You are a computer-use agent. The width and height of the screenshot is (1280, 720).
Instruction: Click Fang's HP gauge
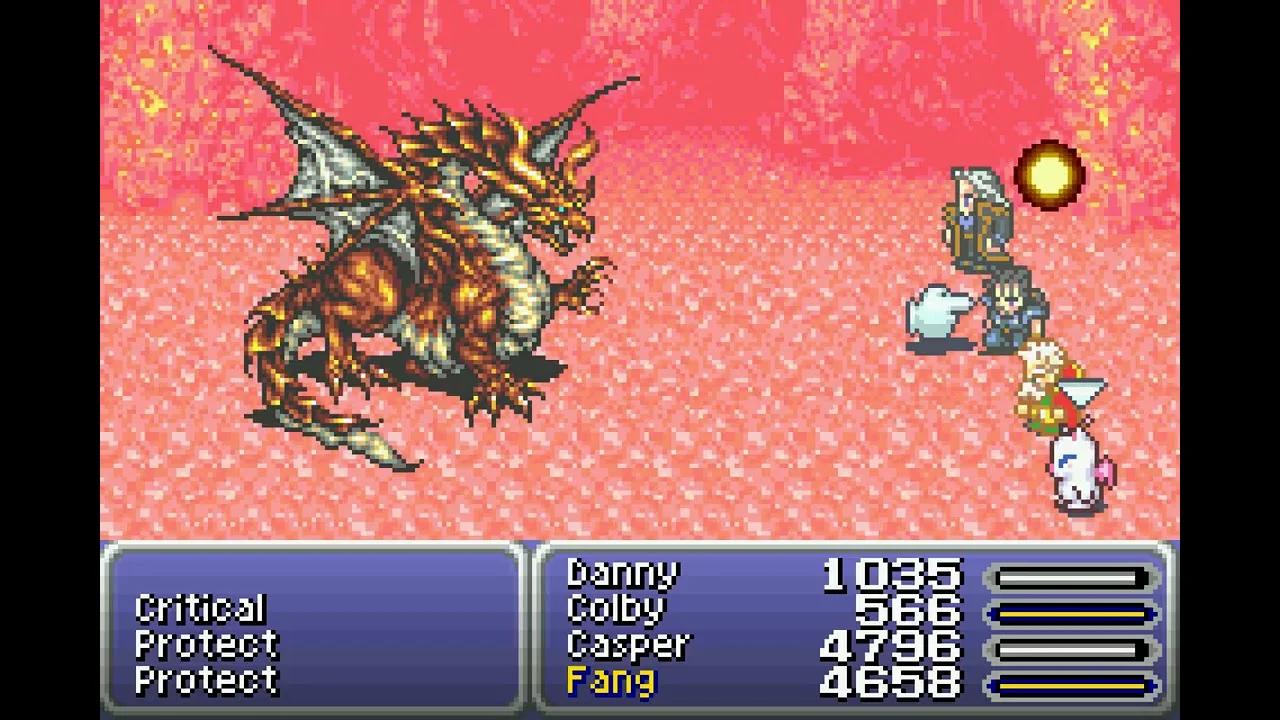[x=1070, y=682]
